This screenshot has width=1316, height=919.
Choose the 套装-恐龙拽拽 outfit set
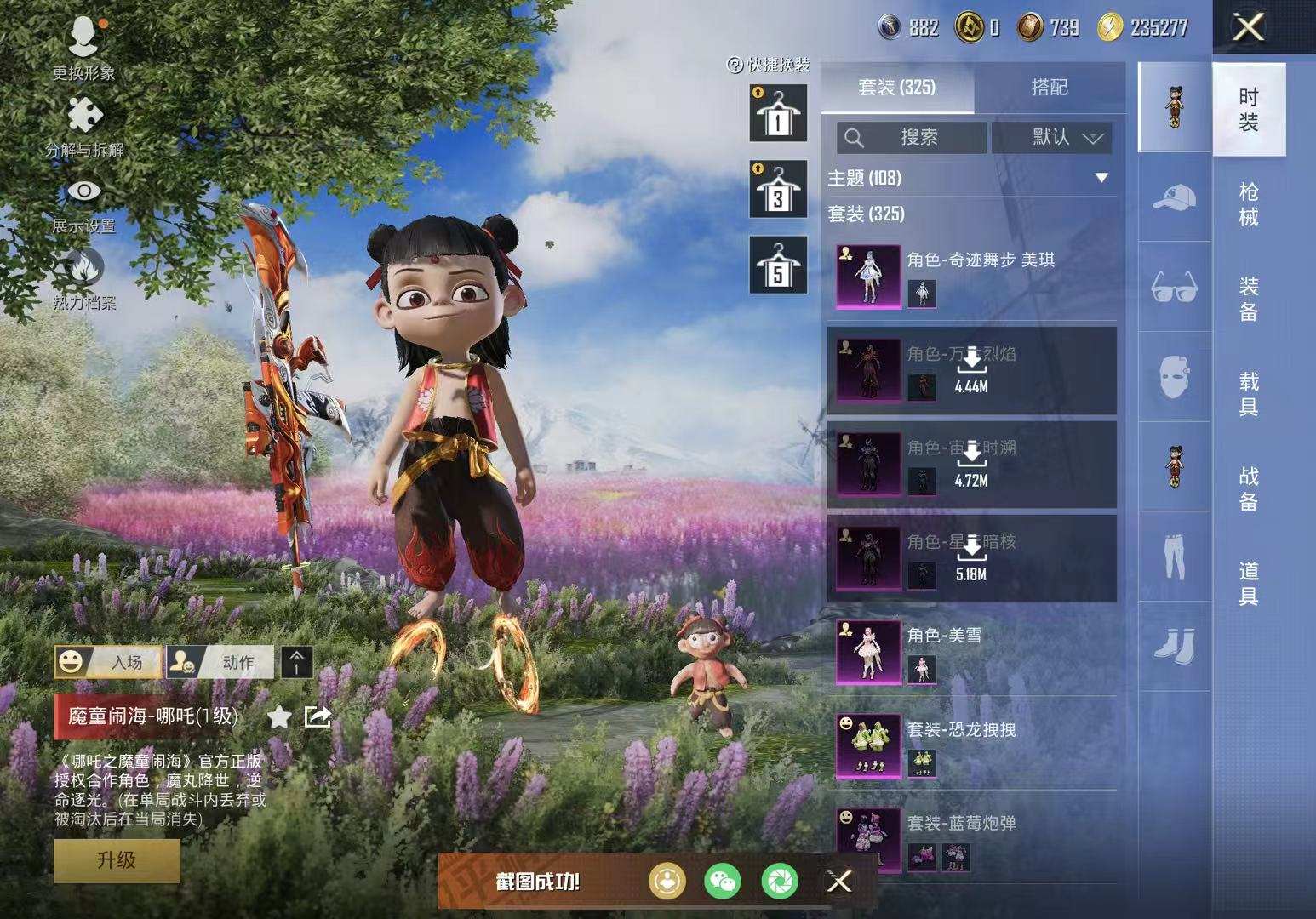970,745
